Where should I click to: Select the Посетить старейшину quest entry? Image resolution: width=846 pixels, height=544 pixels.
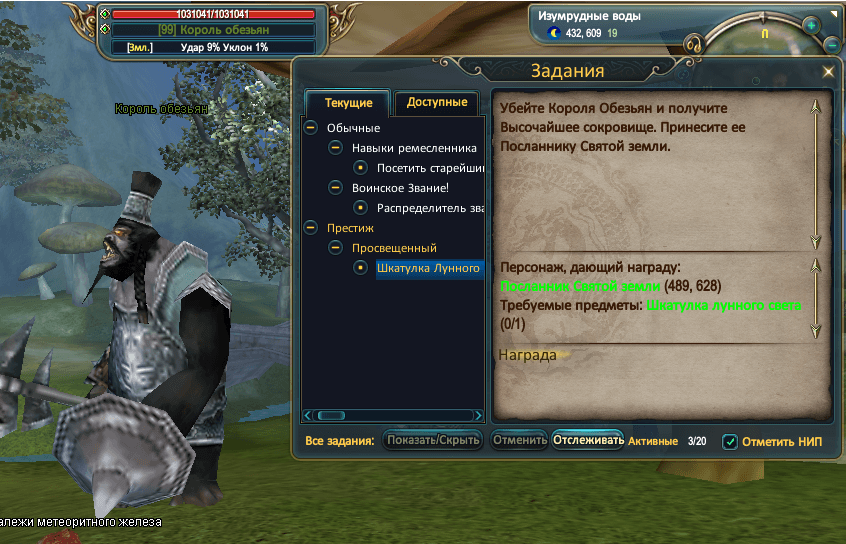(430, 167)
